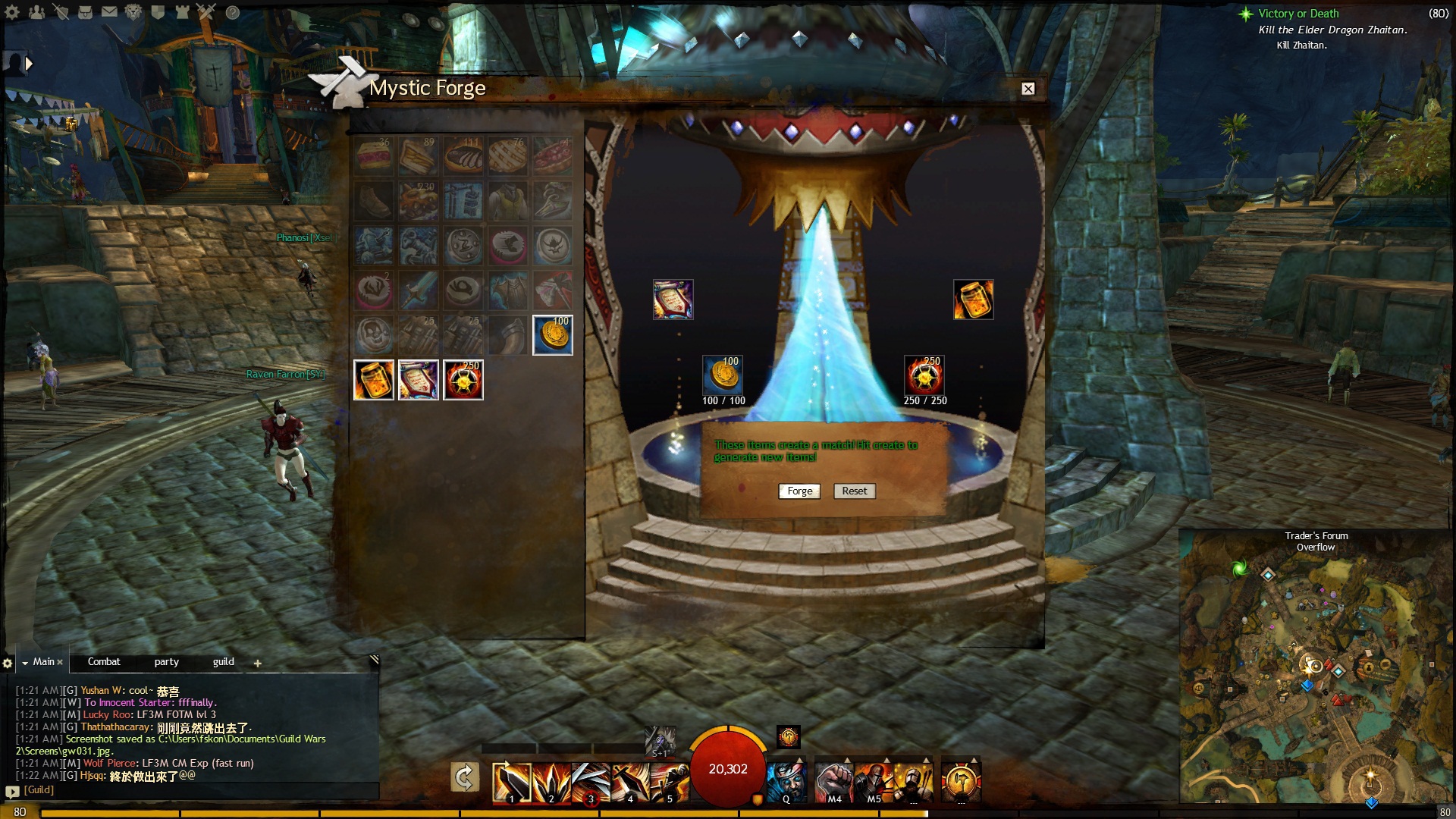1456x819 pixels.
Task: Click the 250/250 sunburst forge ingredient slot
Action: click(924, 375)
